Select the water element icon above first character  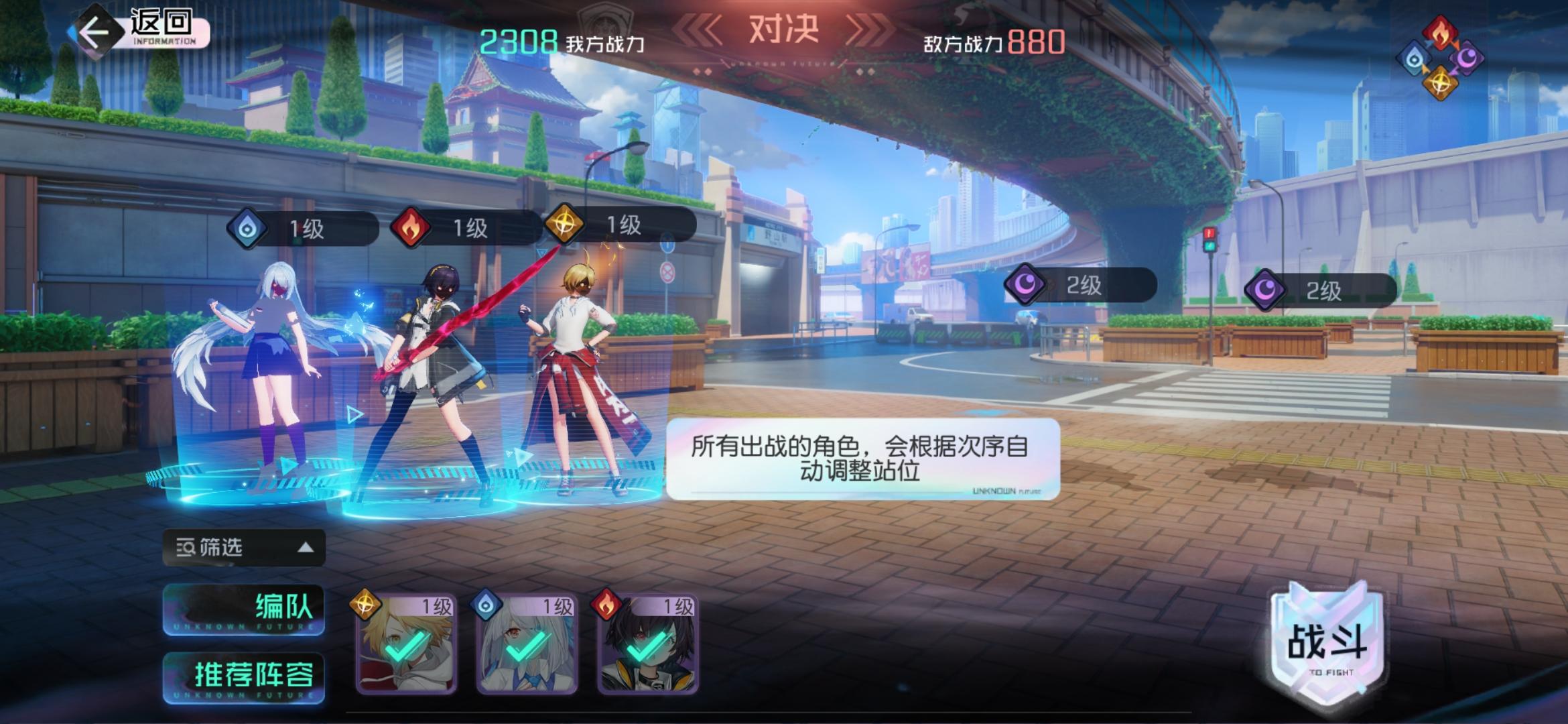click(x=246, y=228)
